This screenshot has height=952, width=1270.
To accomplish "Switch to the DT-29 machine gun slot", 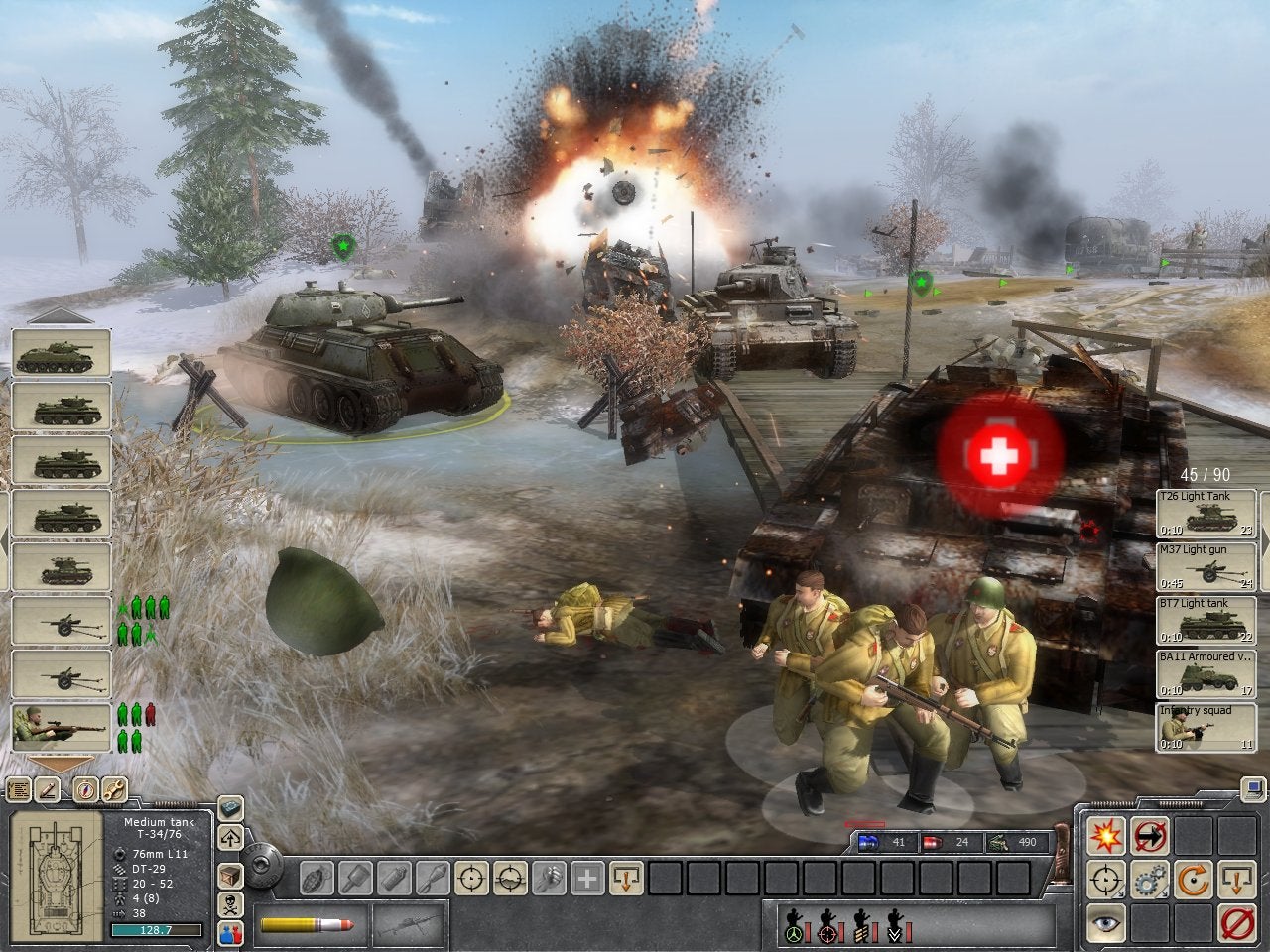I will pos(408,925).
